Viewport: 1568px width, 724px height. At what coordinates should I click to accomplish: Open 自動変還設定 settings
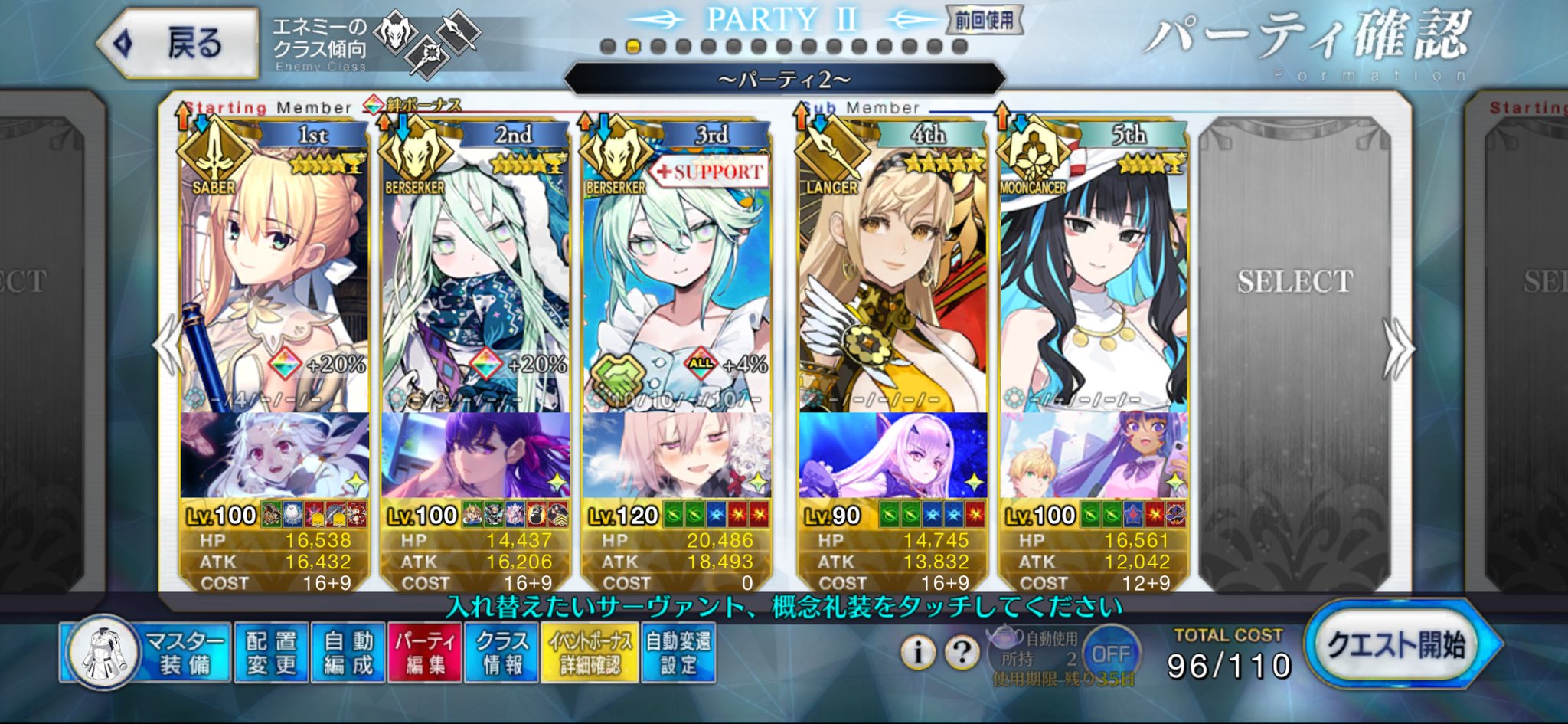(x=678, y=652)
